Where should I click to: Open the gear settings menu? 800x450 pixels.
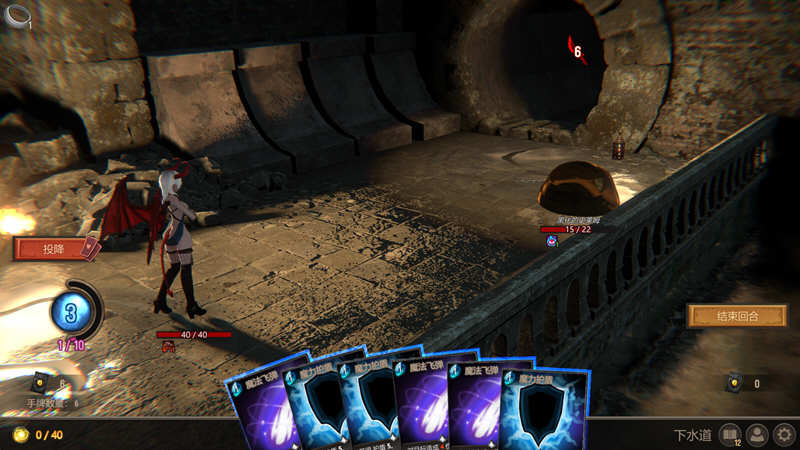tap(785, 435)
